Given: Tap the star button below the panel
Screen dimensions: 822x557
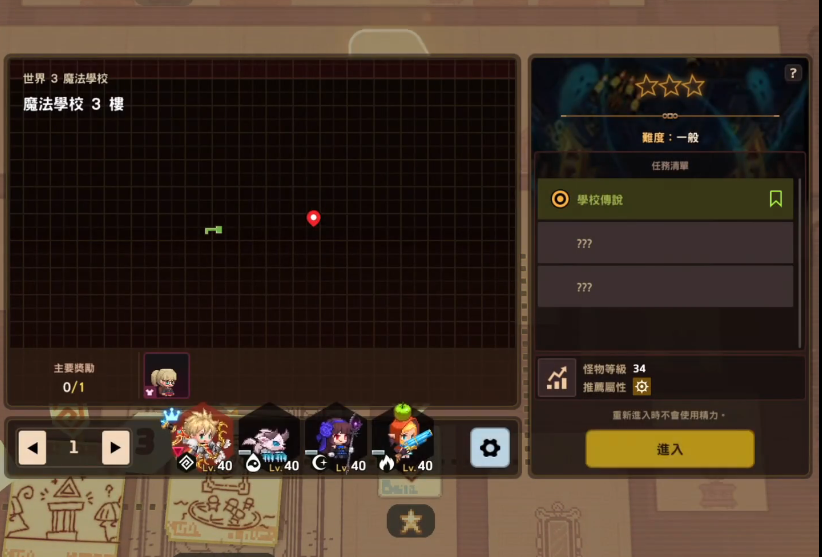Looking at the screenshot, I should point(411,520).
